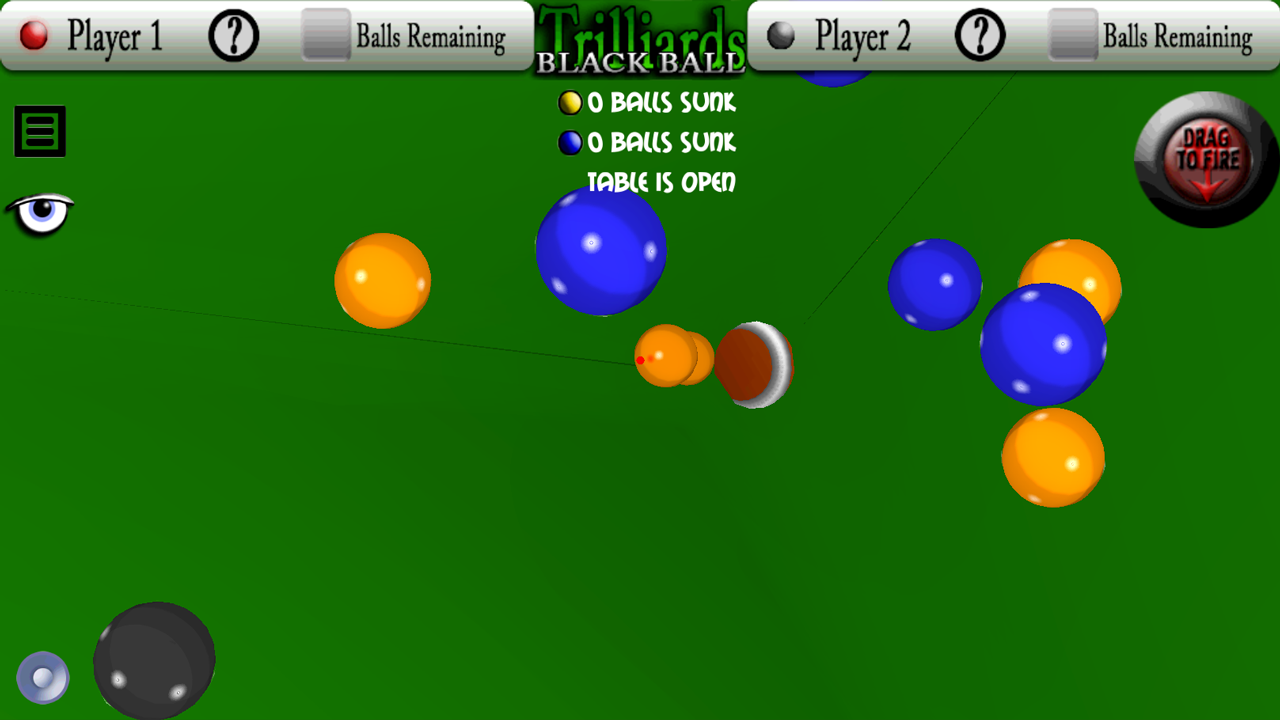1280x720 pixels.
Task: Toggle the eye view icon
Action: click(x=40, y=212)
